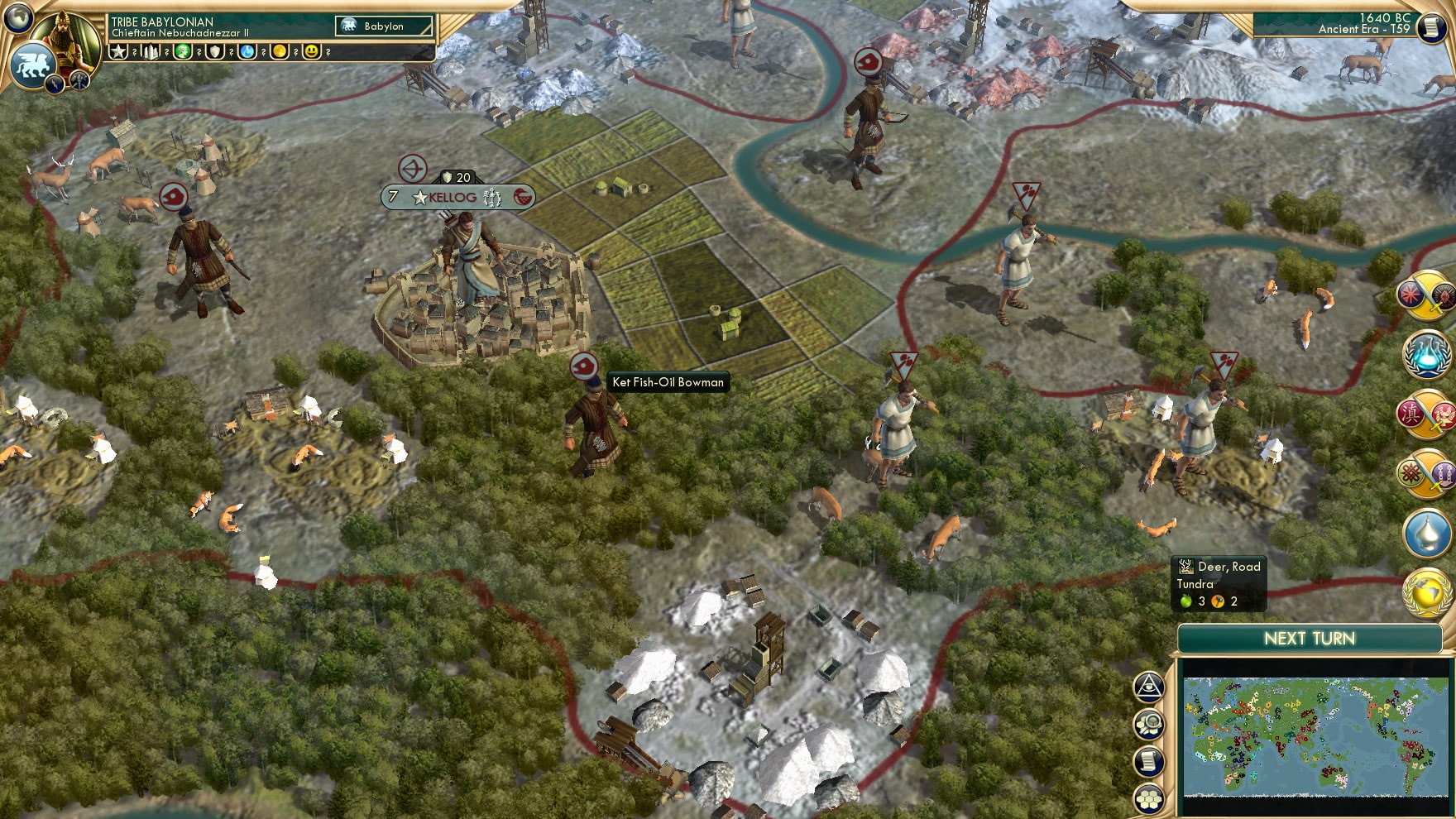Screen dimensions: 1456x819
Task: Click the happiness smiley indicator in the top bar
Action: coord(310,51)
